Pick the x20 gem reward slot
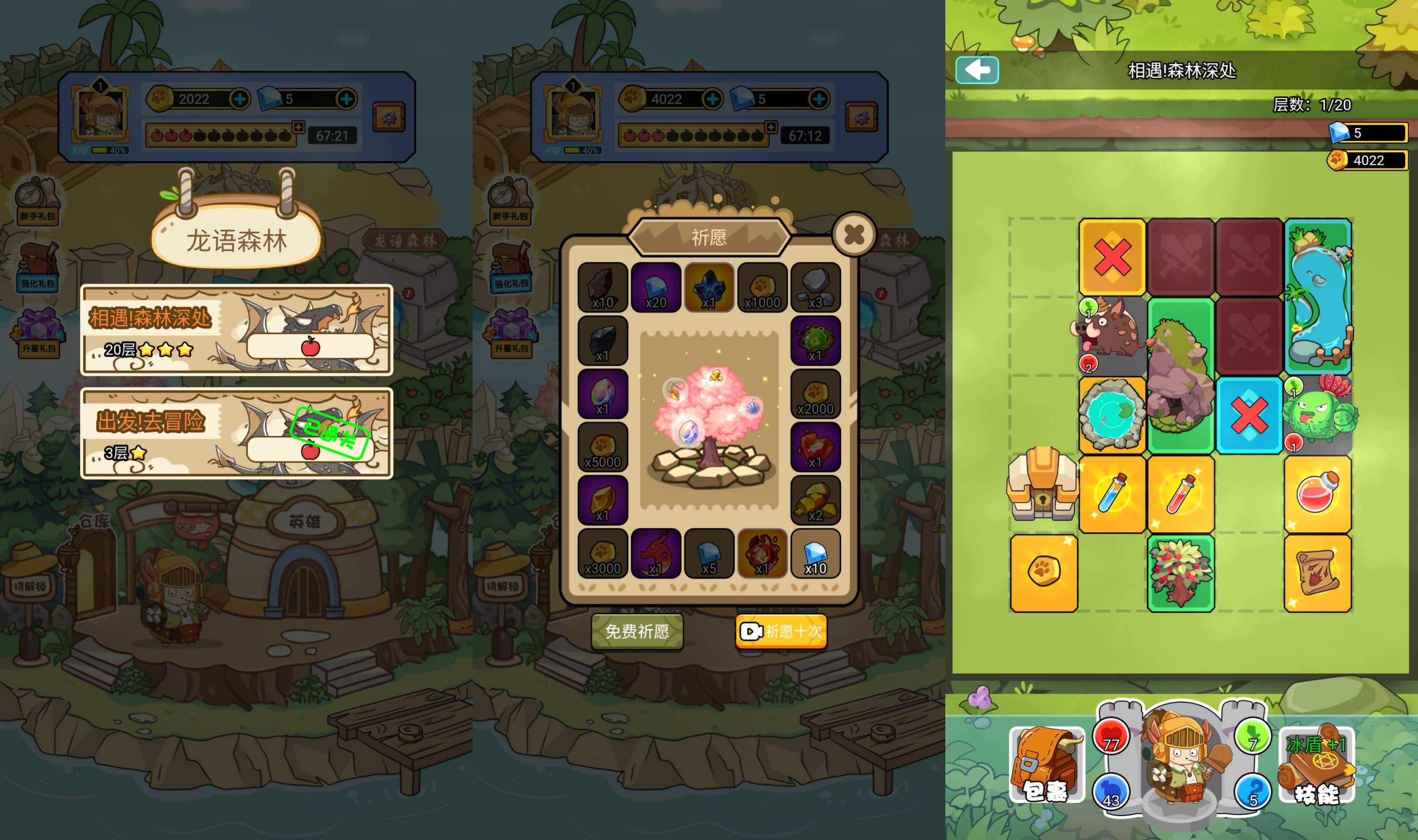 click(656, 287)
